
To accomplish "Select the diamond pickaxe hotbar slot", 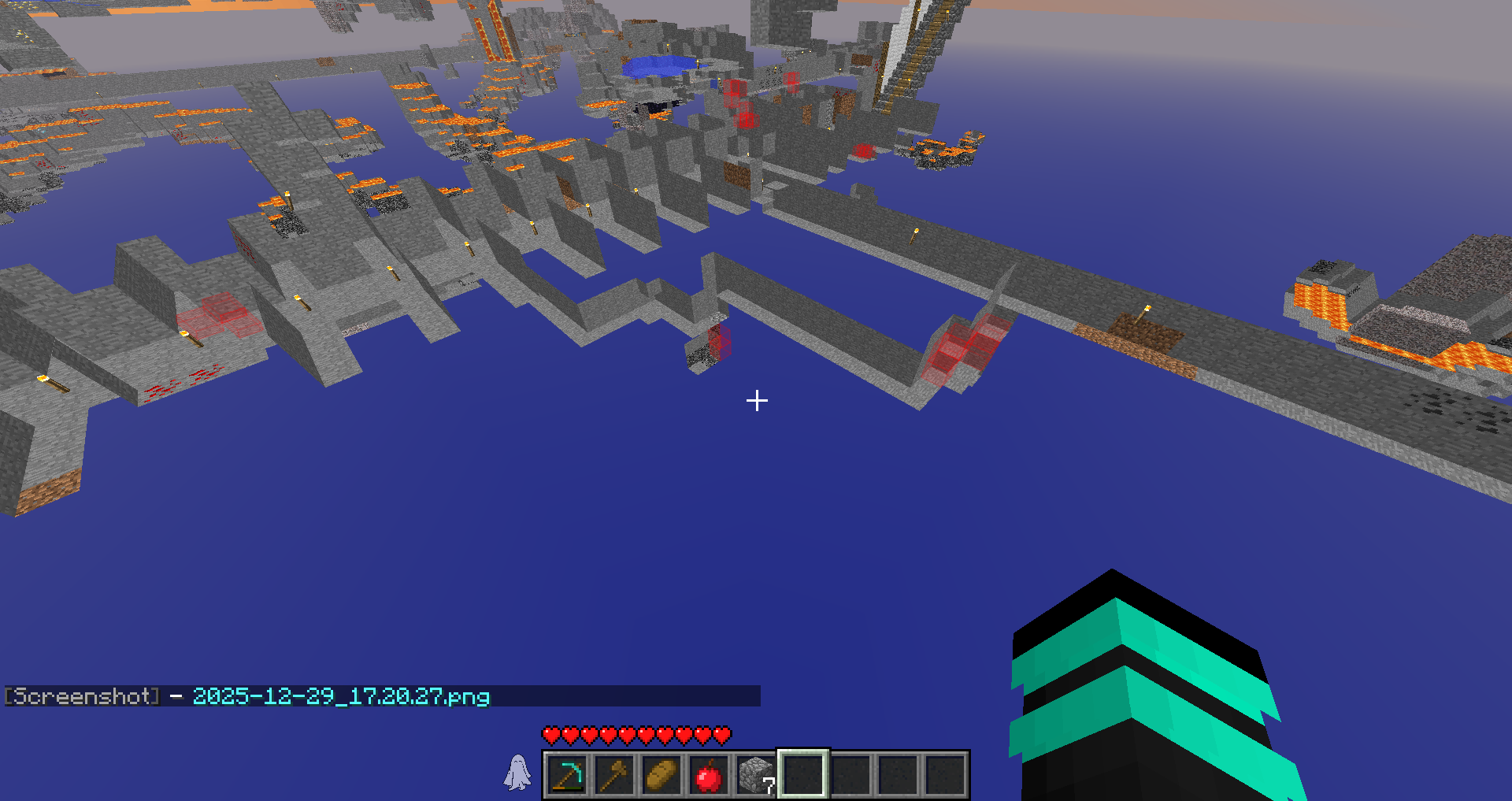I will point(567,775).
